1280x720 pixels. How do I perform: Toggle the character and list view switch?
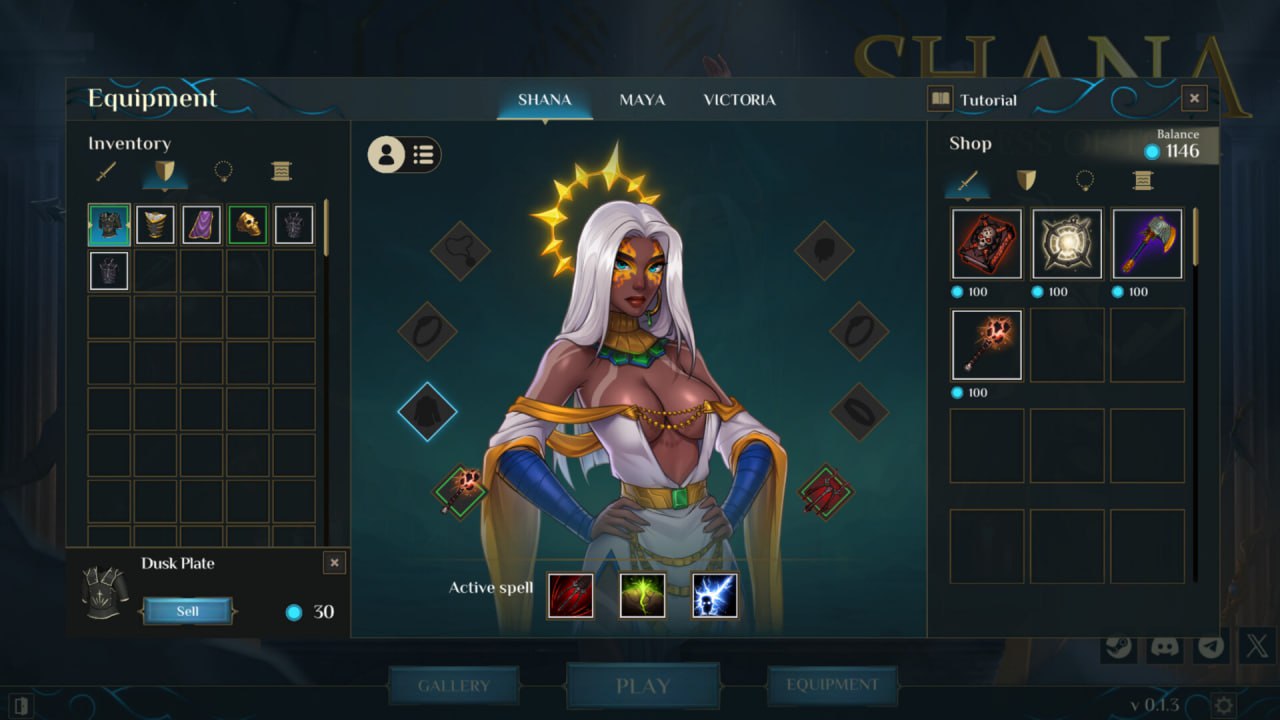click(404, 154)
